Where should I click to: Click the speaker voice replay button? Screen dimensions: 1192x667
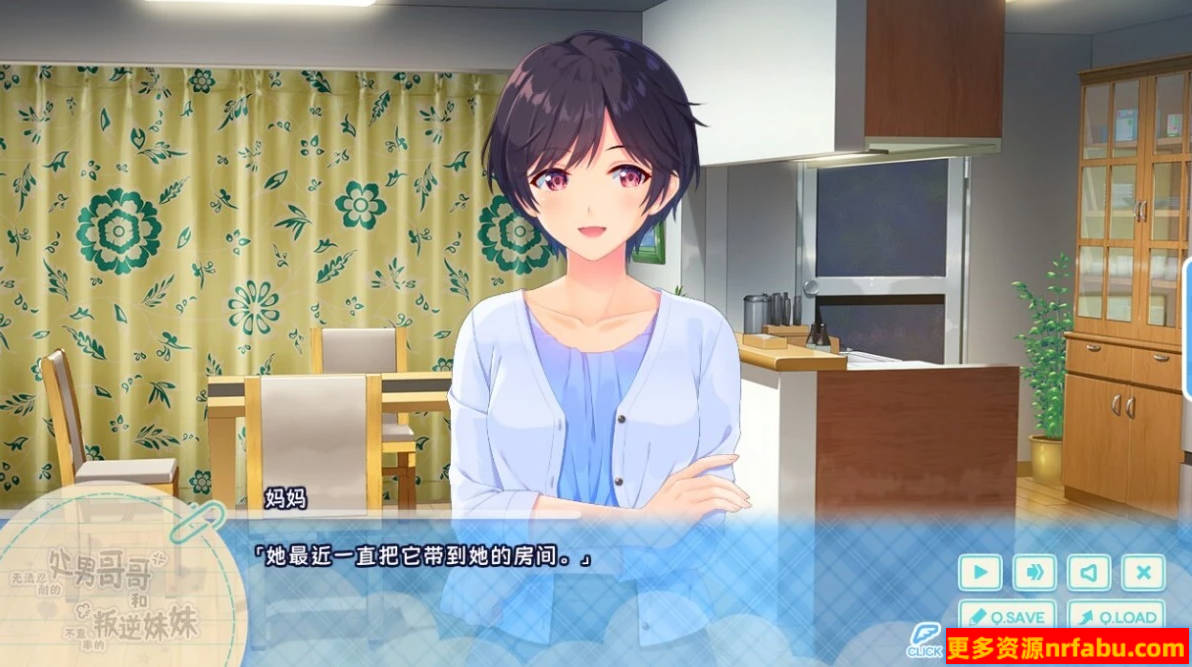[1088, 572]
